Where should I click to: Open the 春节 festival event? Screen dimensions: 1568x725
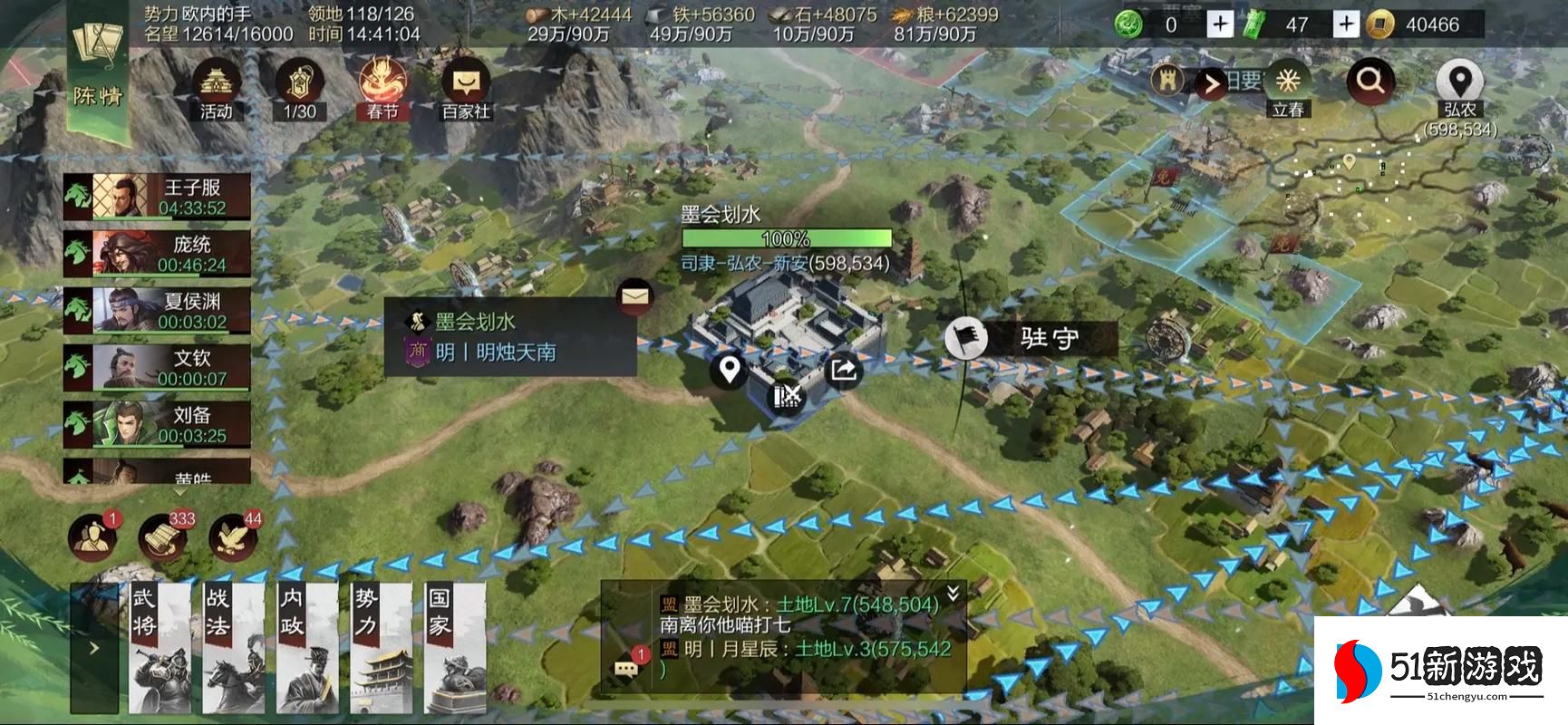[382, 89]
